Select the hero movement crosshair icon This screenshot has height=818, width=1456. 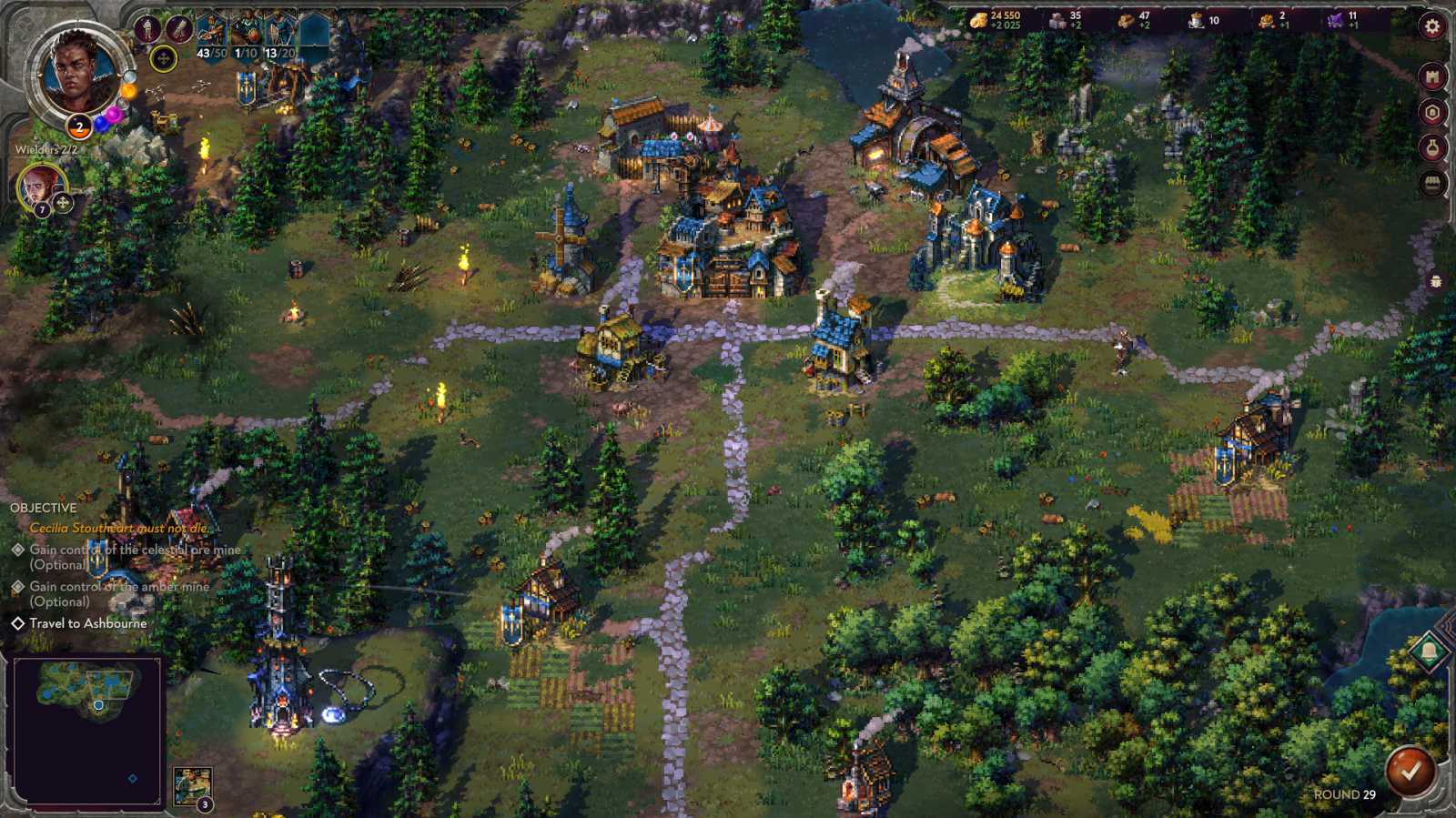[163, 58]
